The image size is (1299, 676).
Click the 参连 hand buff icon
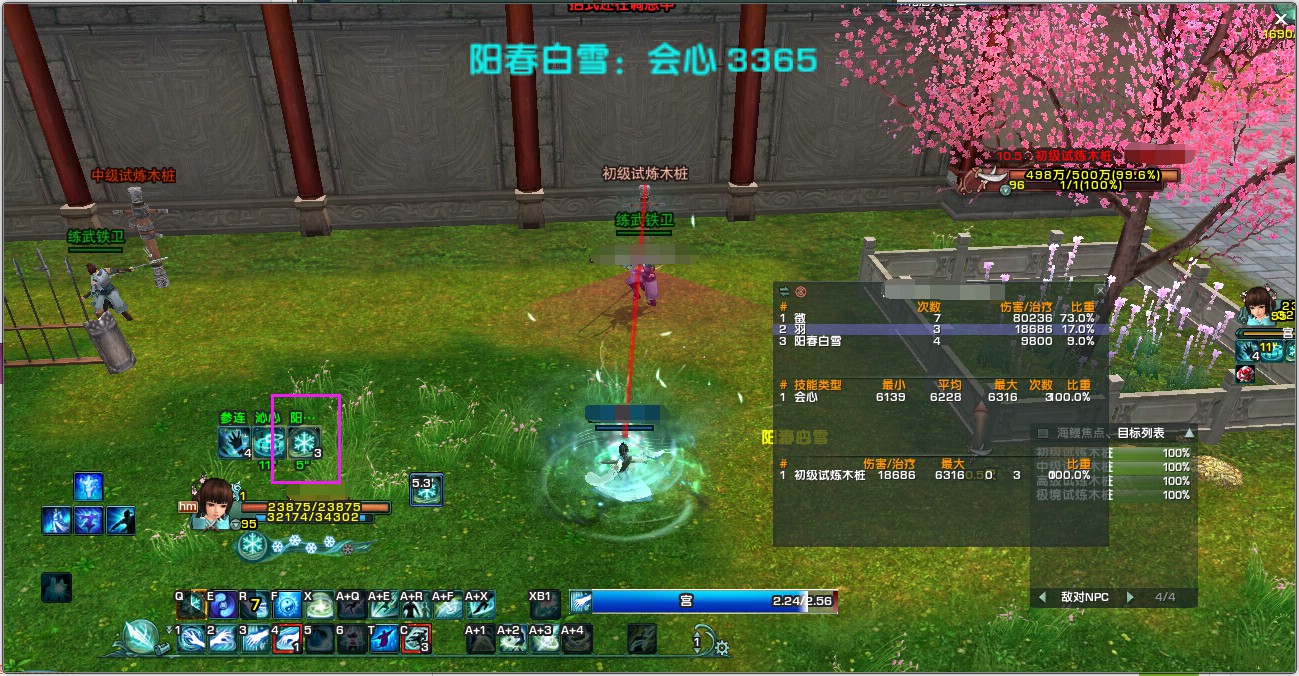(234, 442)
